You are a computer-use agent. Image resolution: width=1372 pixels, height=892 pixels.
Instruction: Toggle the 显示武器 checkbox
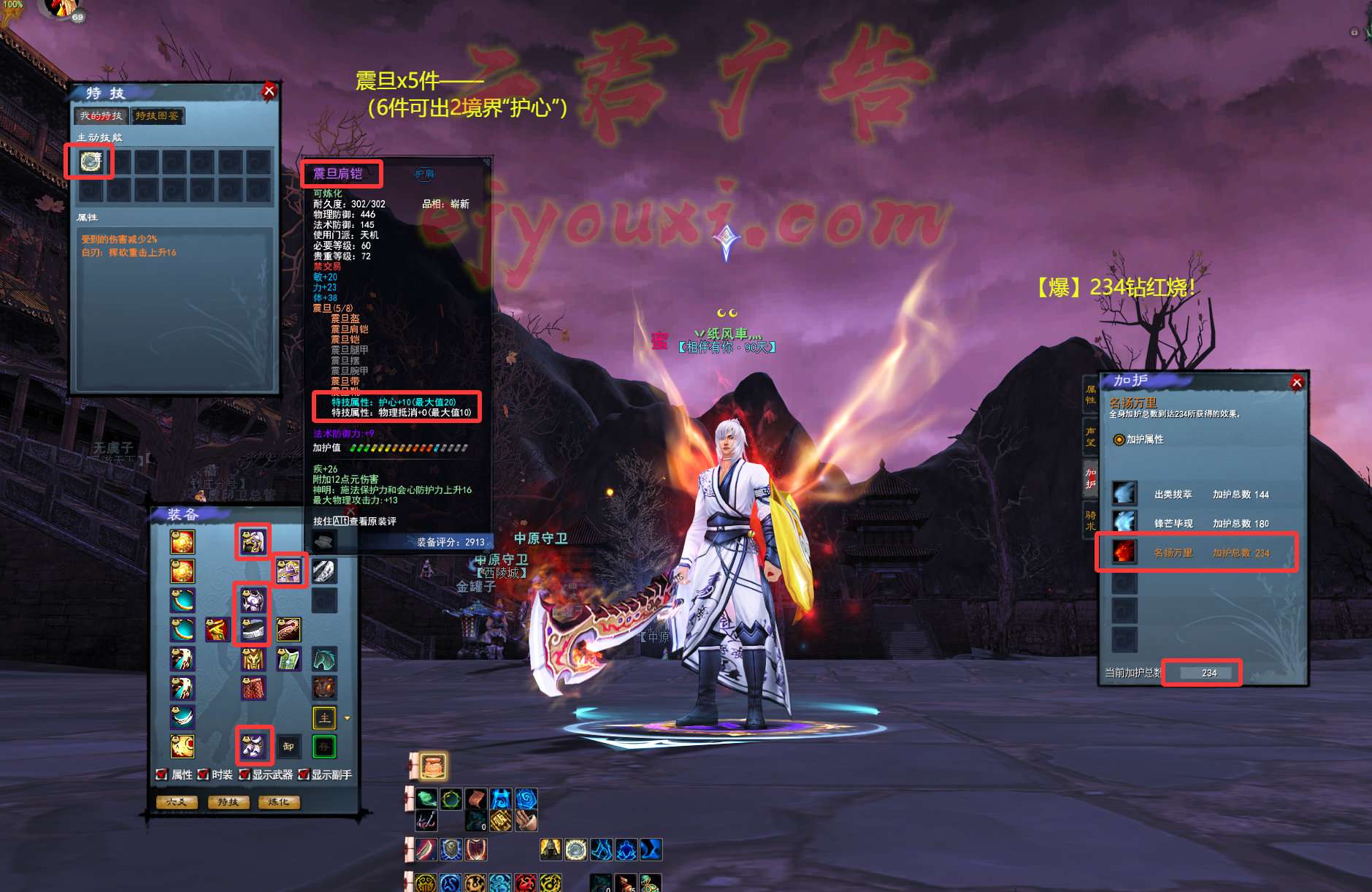click(245, 774)
